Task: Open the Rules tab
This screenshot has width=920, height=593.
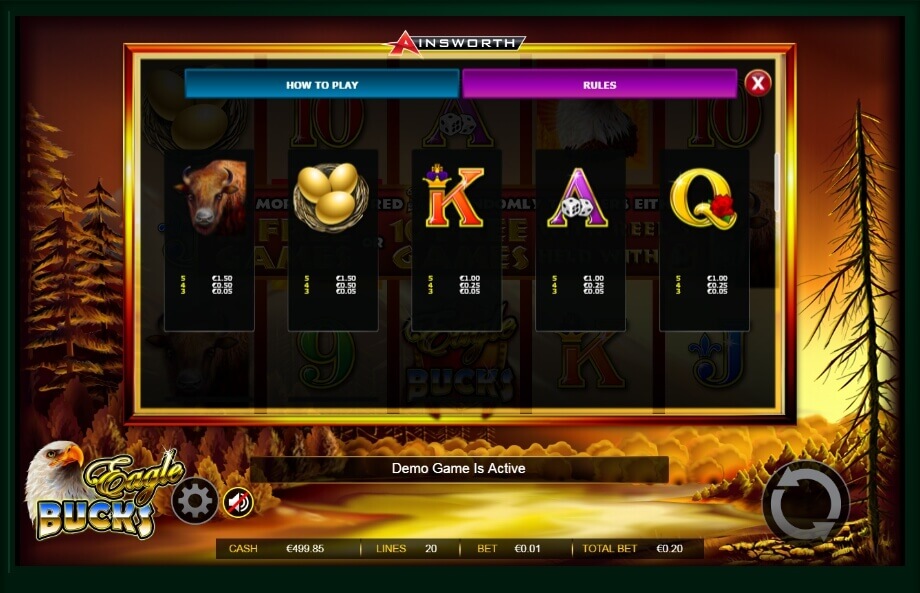Action: click(599, 85)
